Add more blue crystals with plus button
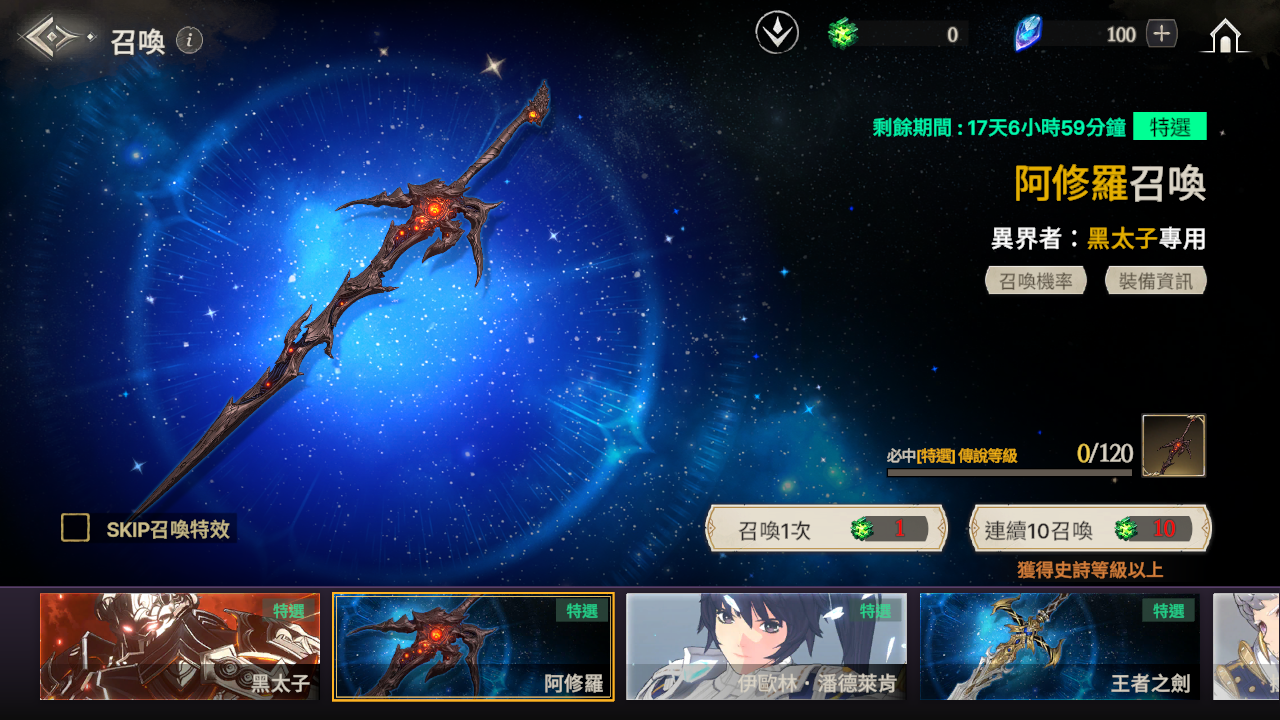 1161,34
